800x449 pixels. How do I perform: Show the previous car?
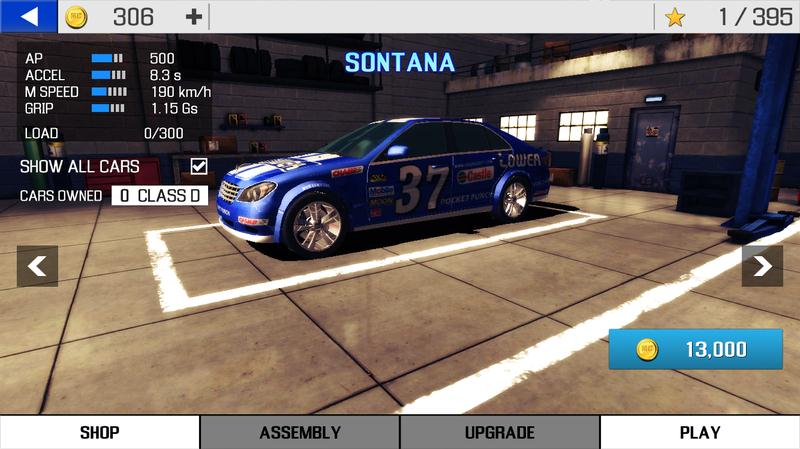click(x=37, y=266)
